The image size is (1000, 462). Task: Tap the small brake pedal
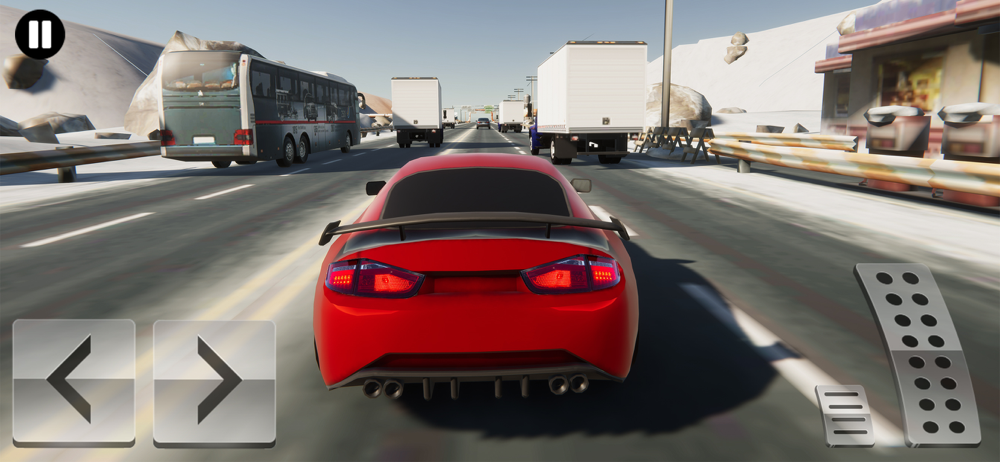click(844, 414)
